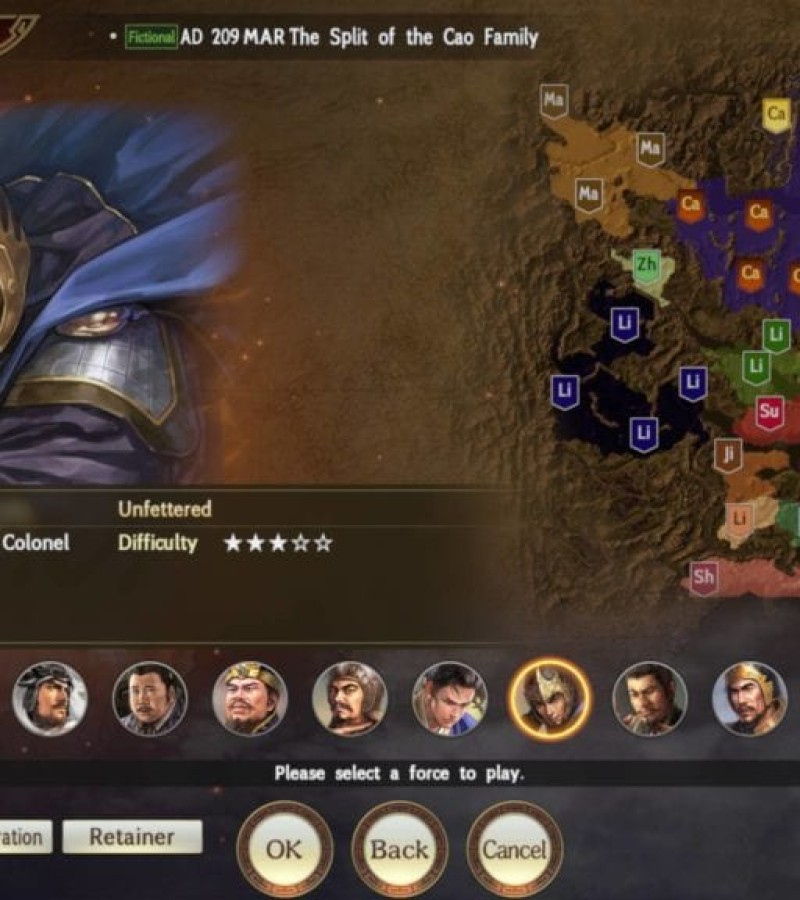Select the yellow Ca force marker
The height and width of the screenshot is (900, 800).
[x=776, y=114]
